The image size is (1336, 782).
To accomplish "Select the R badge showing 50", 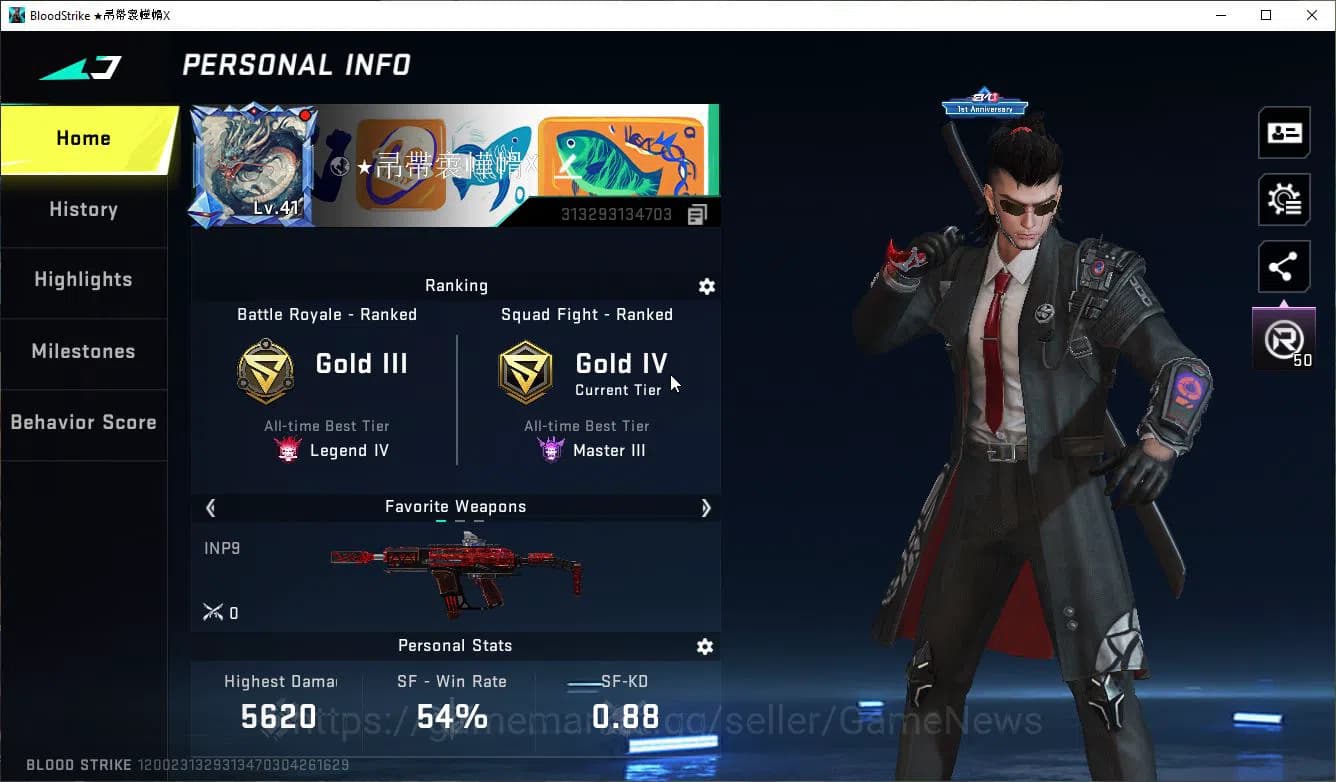I will pyautogui.click(x=1284, y=338).
